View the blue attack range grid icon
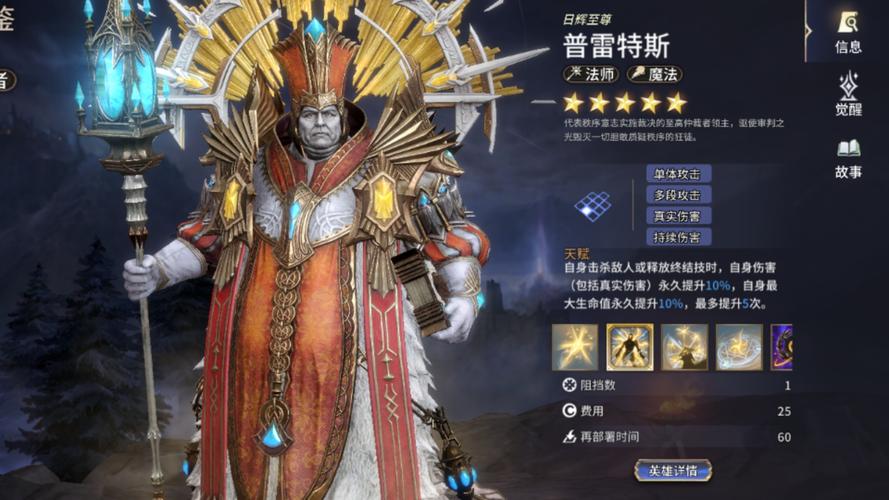The height and width of the screenshot is (500, 889). click(592, 206)
